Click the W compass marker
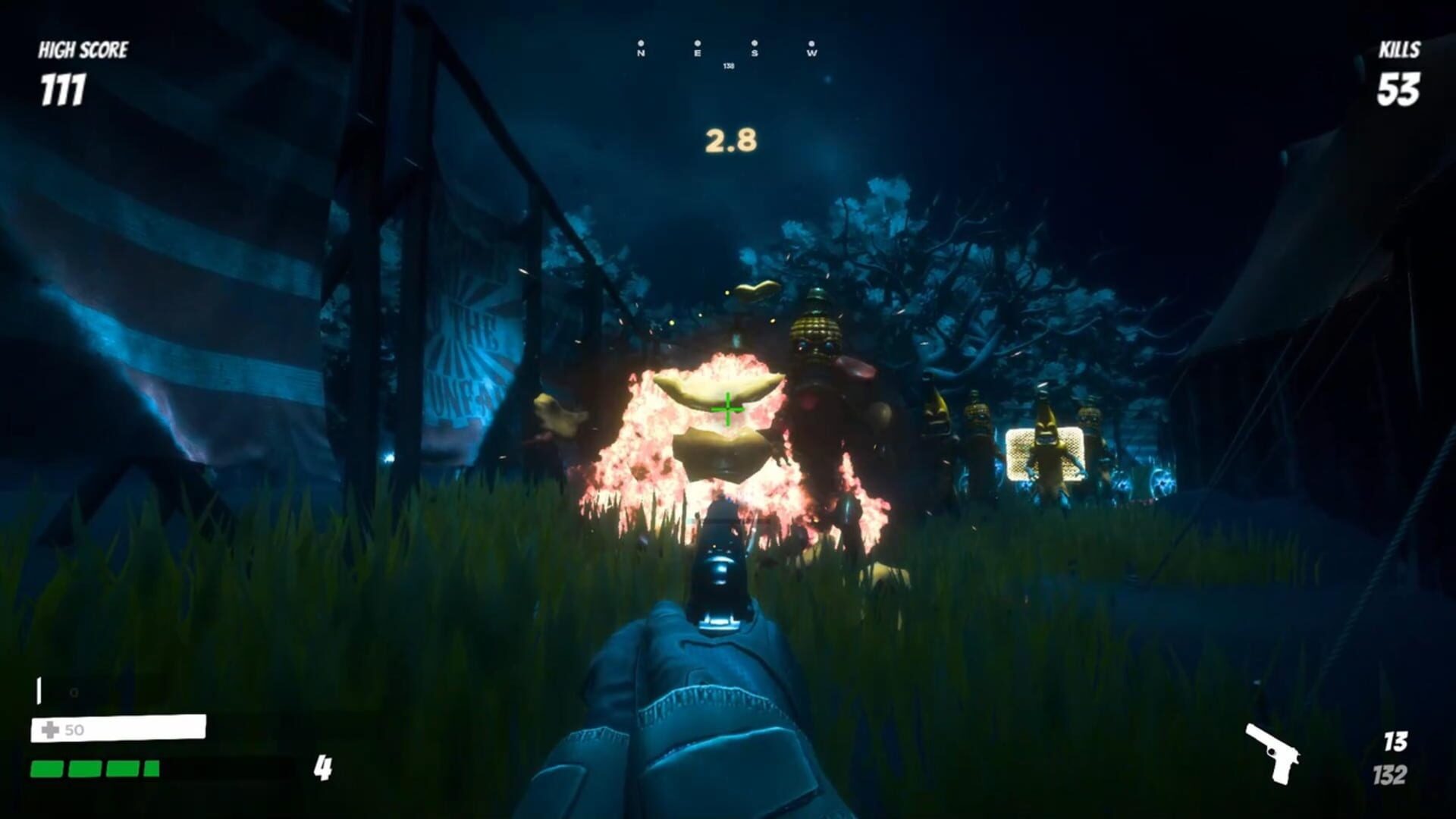This screenshot has width=1456, height=819. click(x=812, y=53)
